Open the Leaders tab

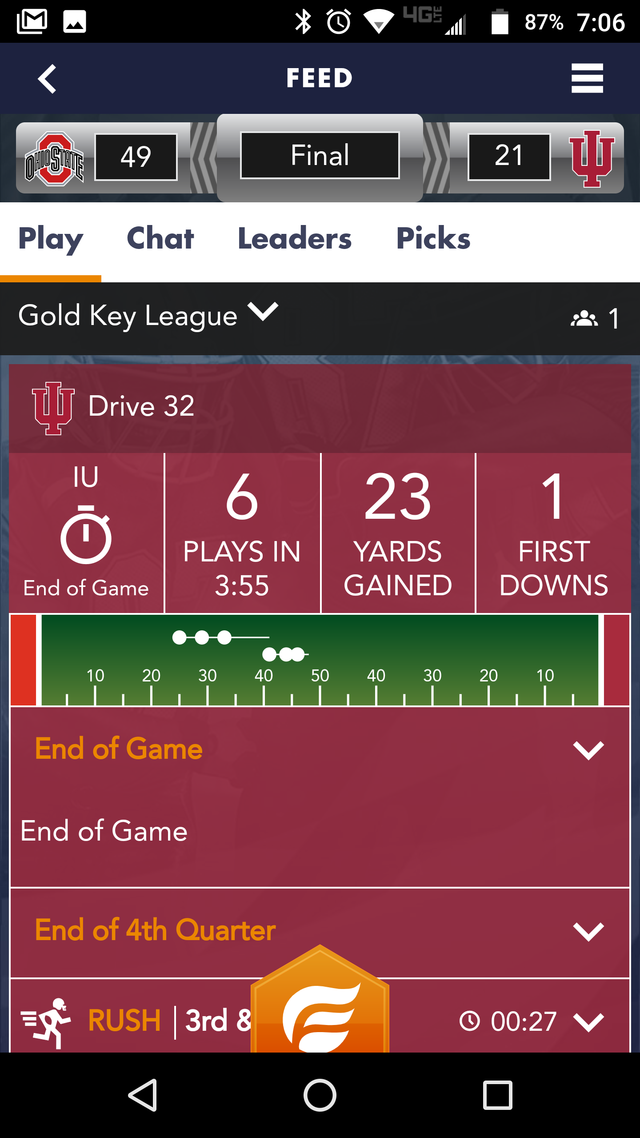294,239
